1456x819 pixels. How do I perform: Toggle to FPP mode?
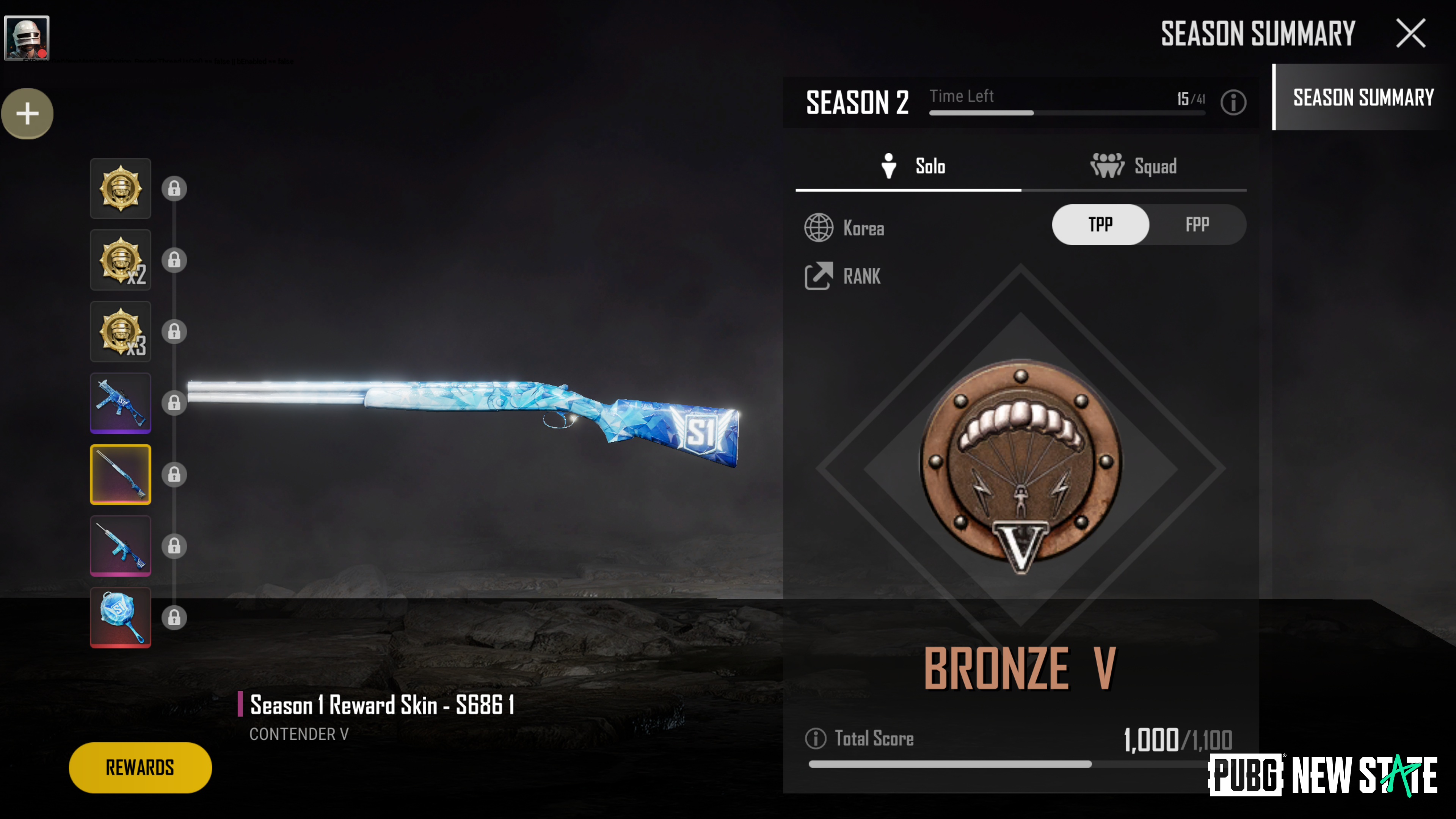[1197, 225]
